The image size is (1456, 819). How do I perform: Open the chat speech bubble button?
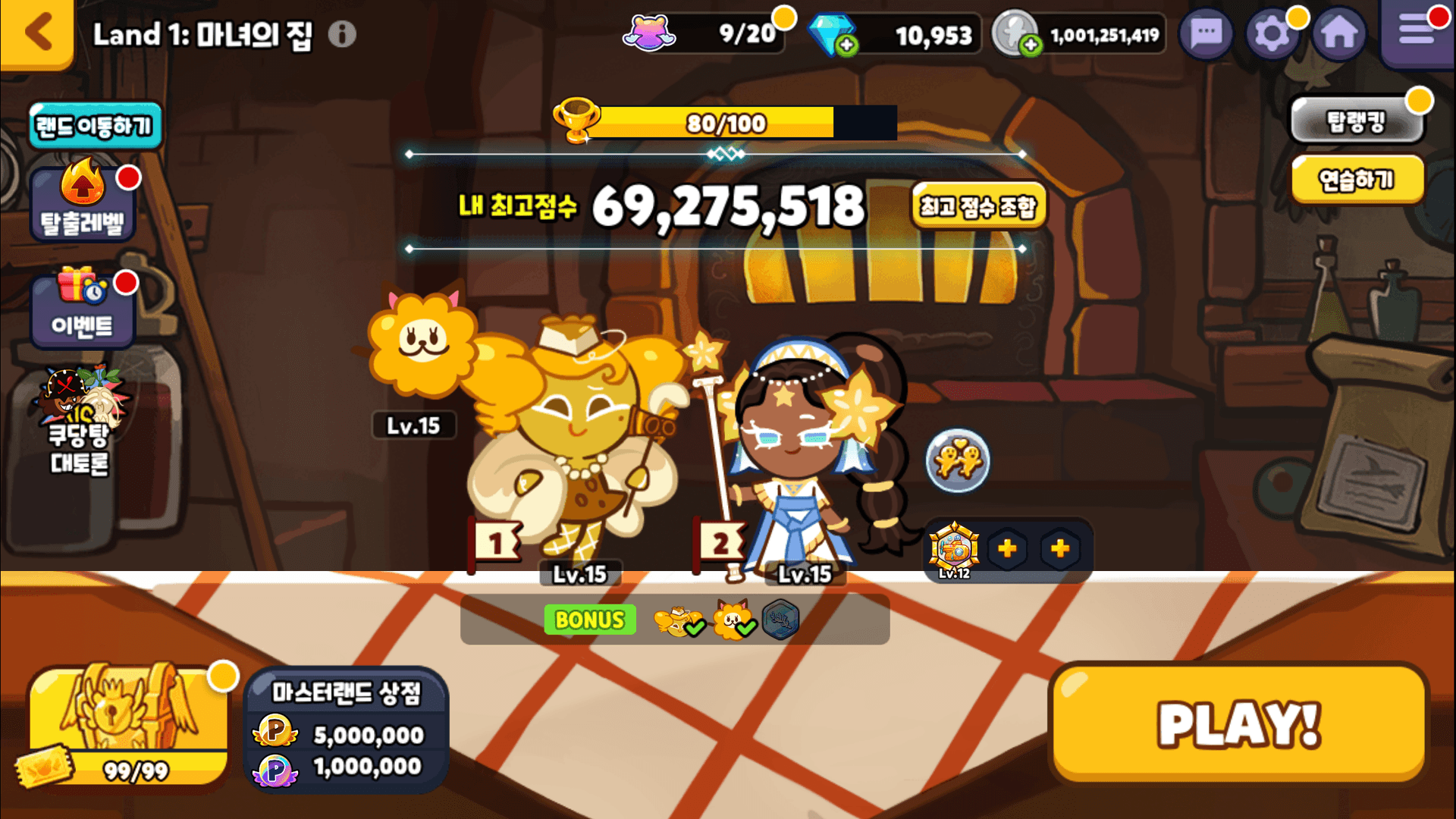(x=1206, y=34)
